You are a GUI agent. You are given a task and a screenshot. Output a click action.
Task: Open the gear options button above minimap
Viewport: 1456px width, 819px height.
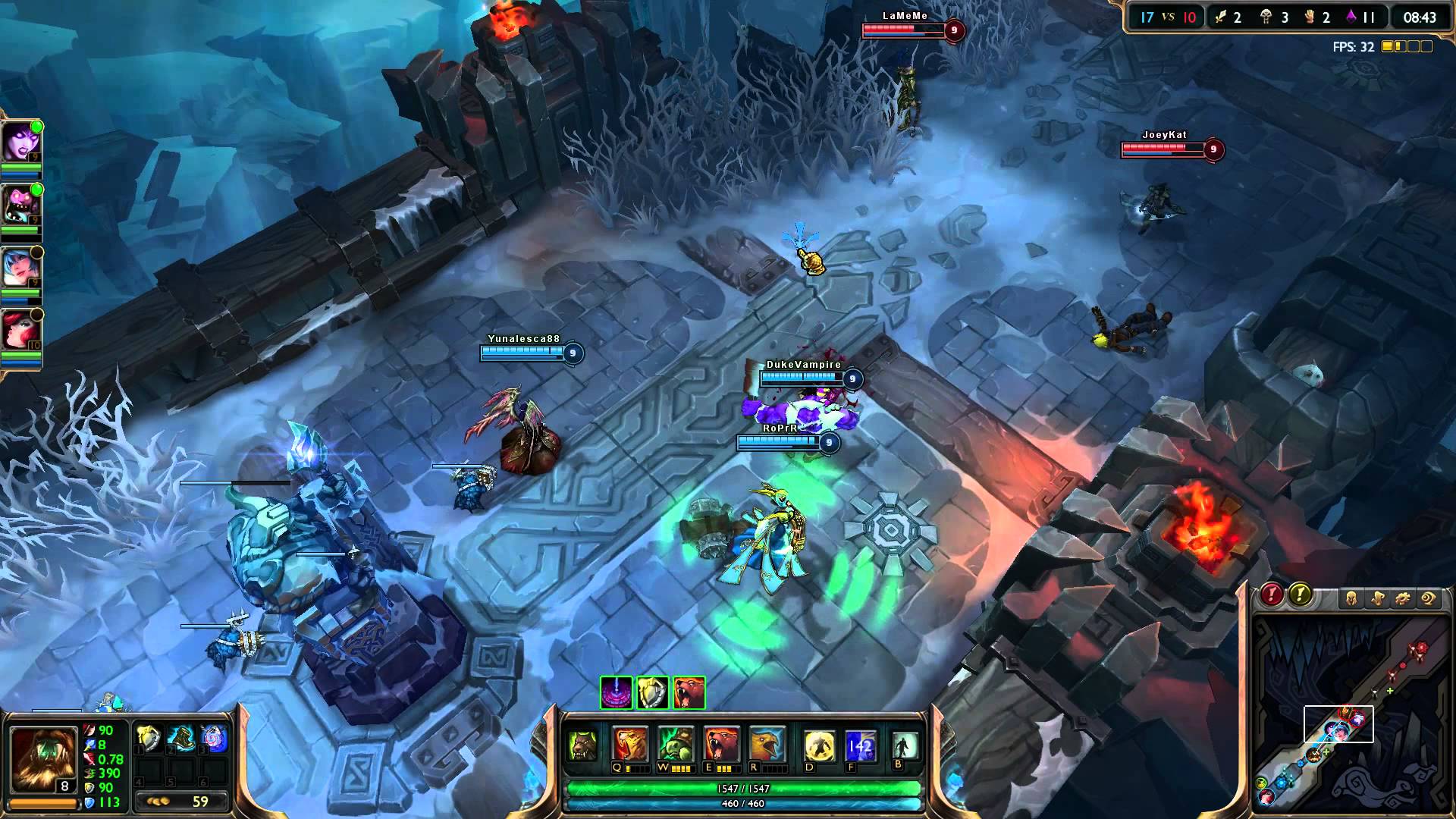(x=1403, y=599)
